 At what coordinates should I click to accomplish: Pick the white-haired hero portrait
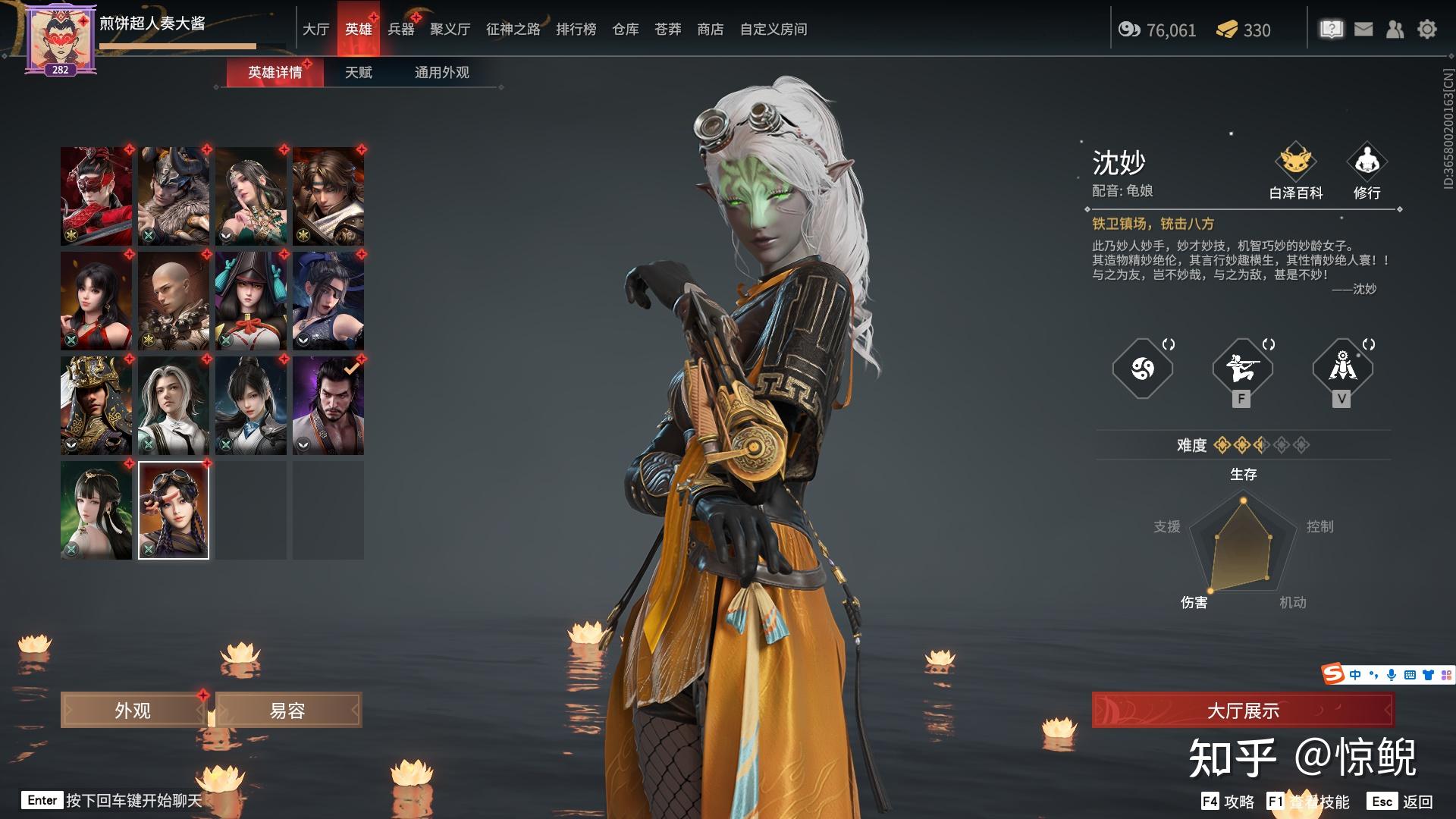(x=174, y=405)
